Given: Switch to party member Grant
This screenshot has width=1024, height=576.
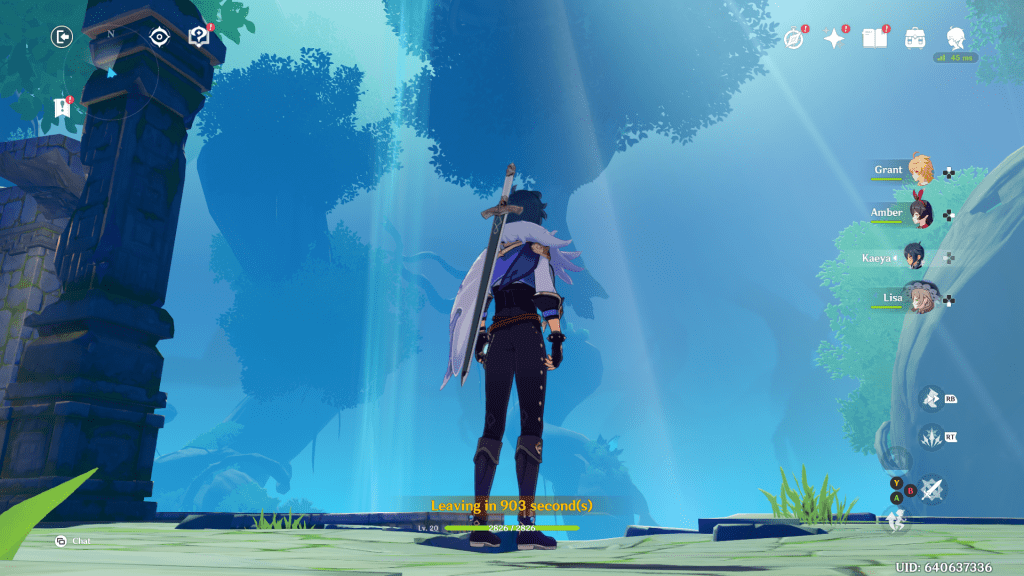Looking at the screenshot, I should [x=919, y=171].
